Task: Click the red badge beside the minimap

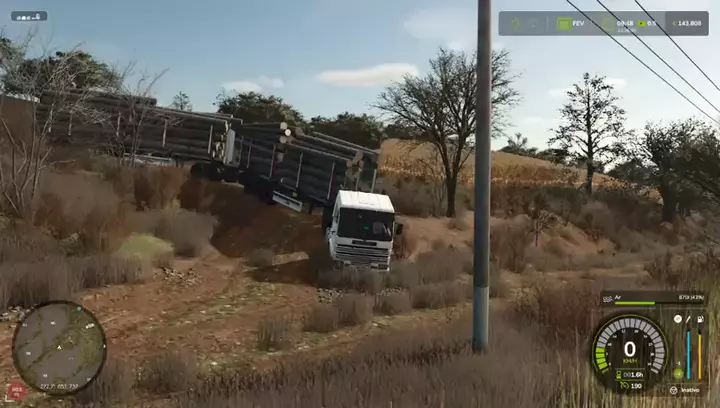Action: click(x=16, y=391)
